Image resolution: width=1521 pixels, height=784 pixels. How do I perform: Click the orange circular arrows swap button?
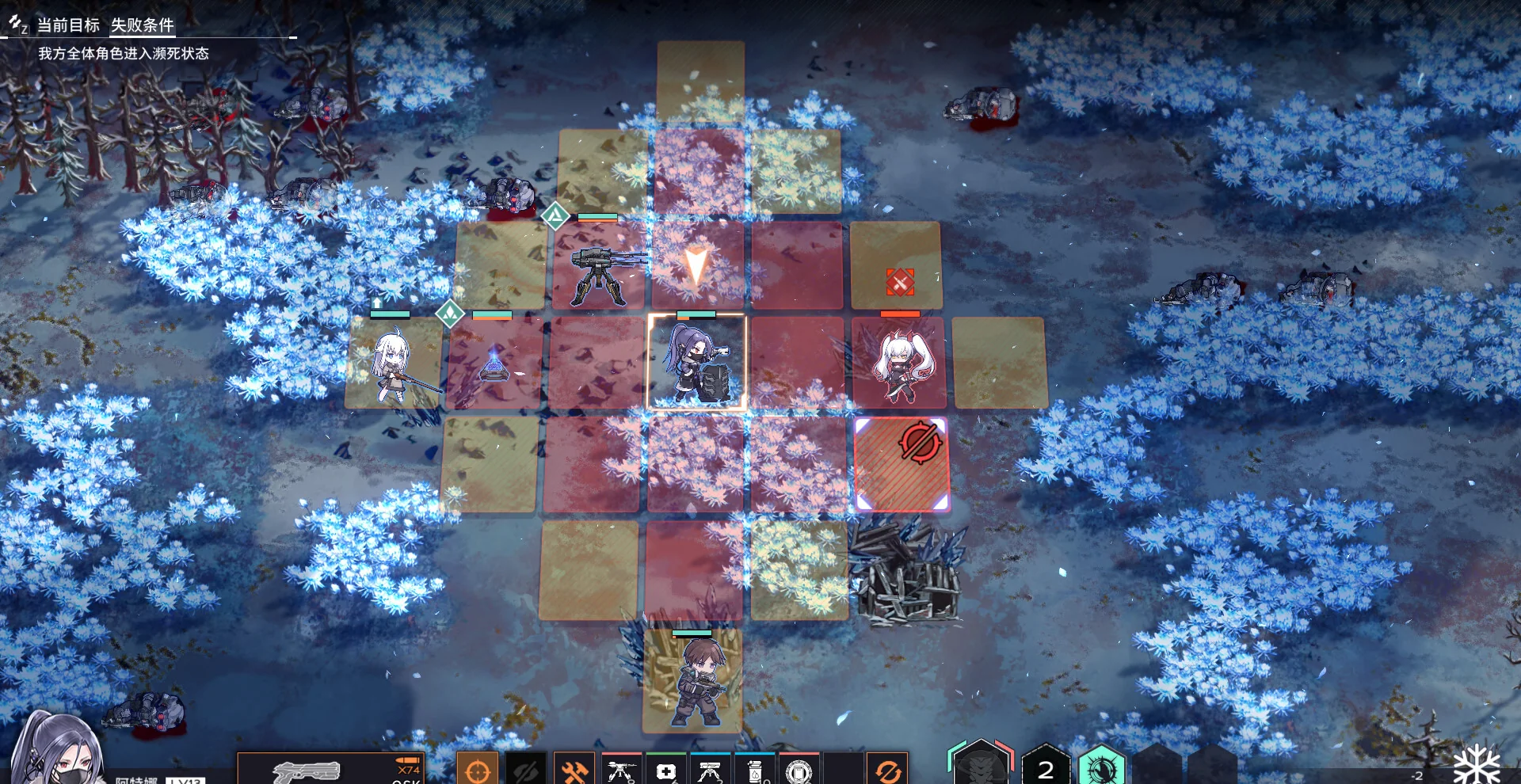[888, 770]
